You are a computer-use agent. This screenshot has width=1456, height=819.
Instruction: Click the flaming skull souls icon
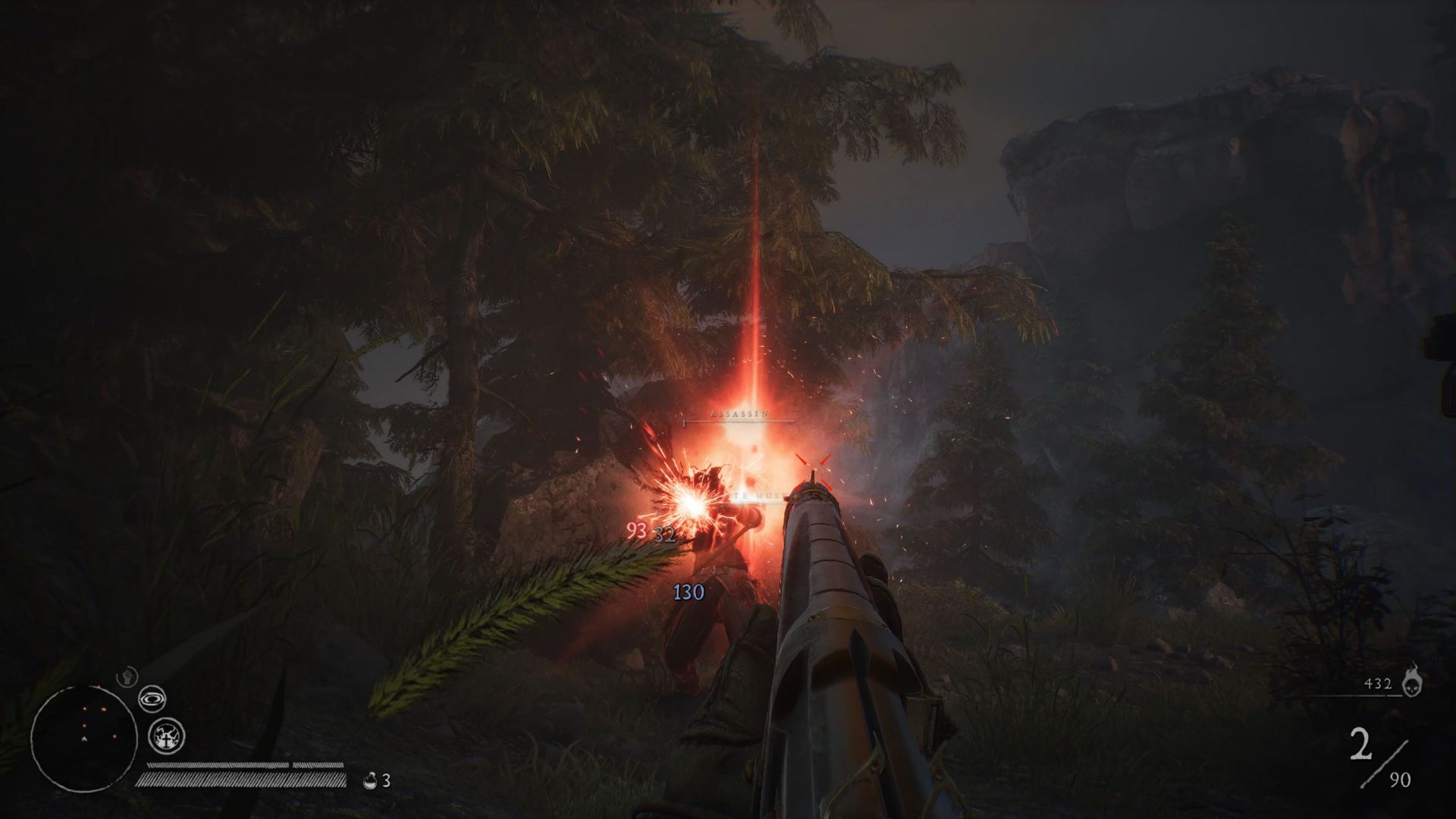[1411, 680]
